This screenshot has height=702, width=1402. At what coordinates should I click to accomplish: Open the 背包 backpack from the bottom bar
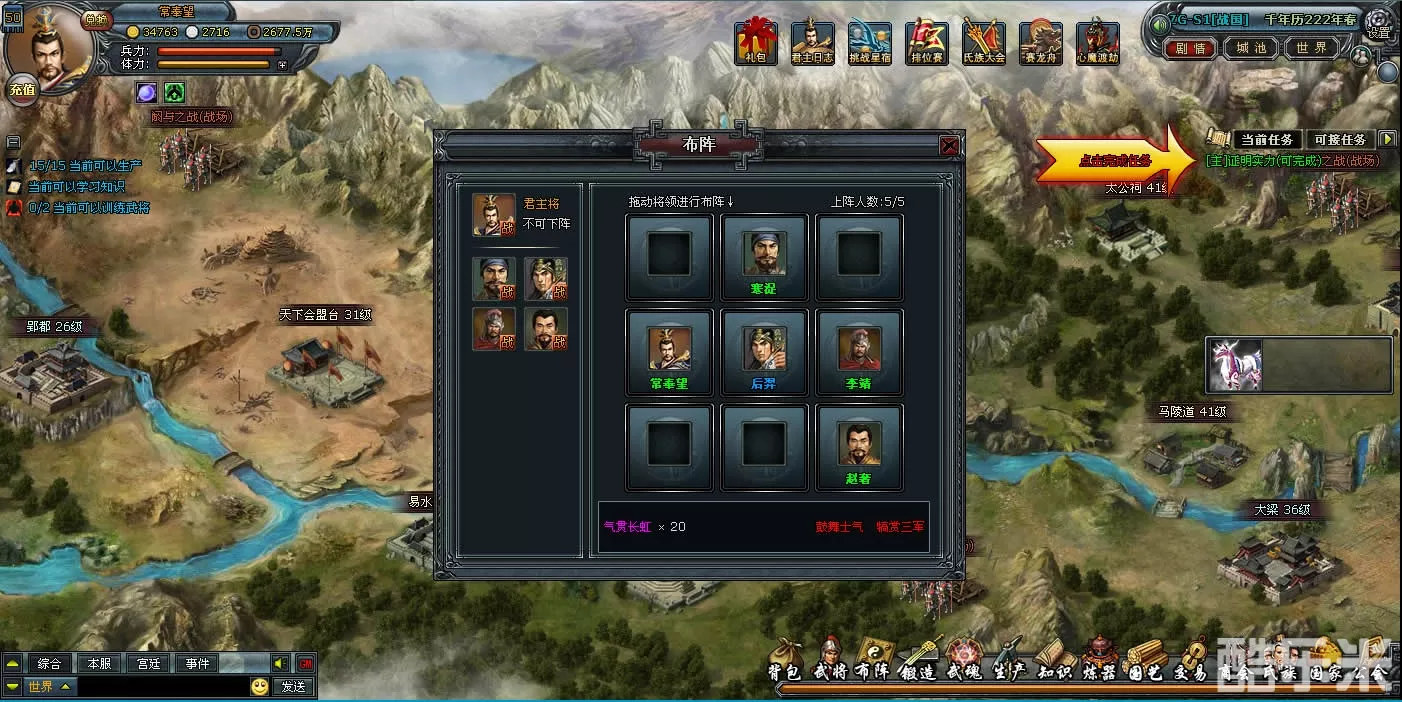[785, 660]
